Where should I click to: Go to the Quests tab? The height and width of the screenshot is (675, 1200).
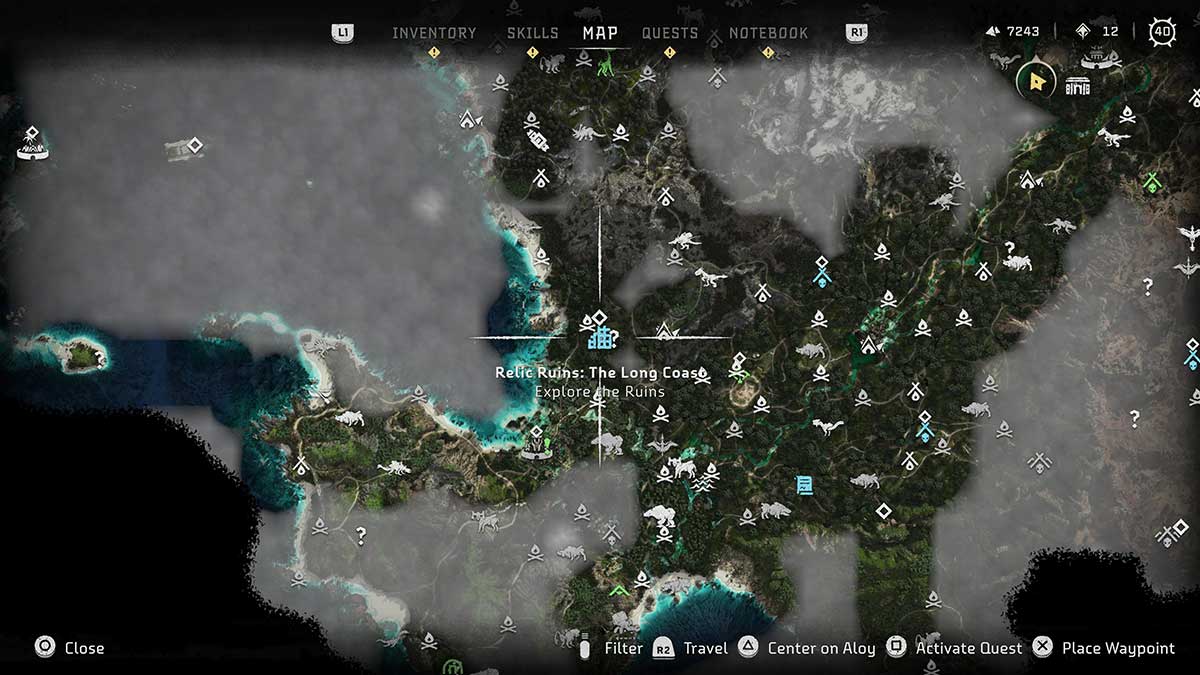[x=670, y=33]
